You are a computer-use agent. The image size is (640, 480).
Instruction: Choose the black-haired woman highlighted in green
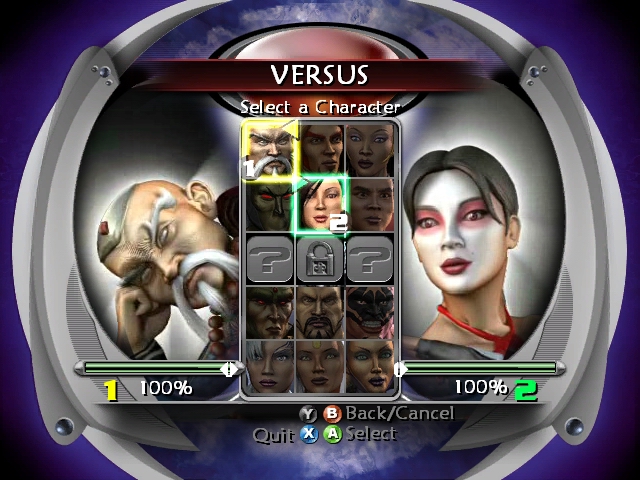coord(320,204)
